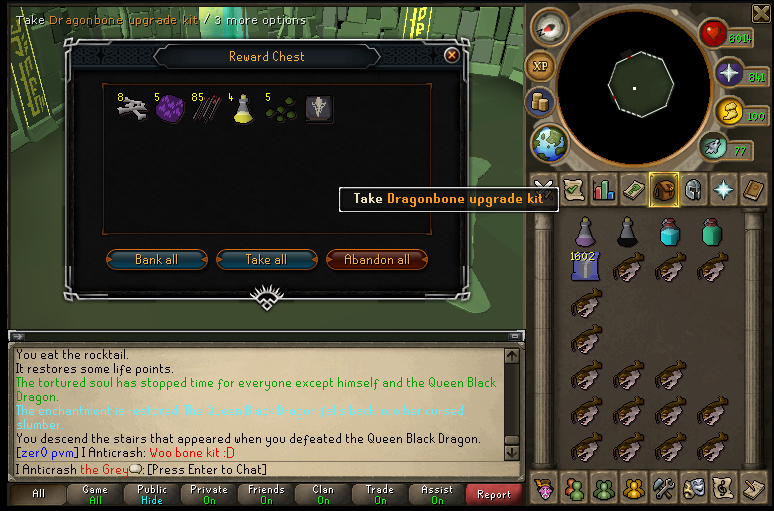Choose Abandon all in the reward chest

pos(376,260)
